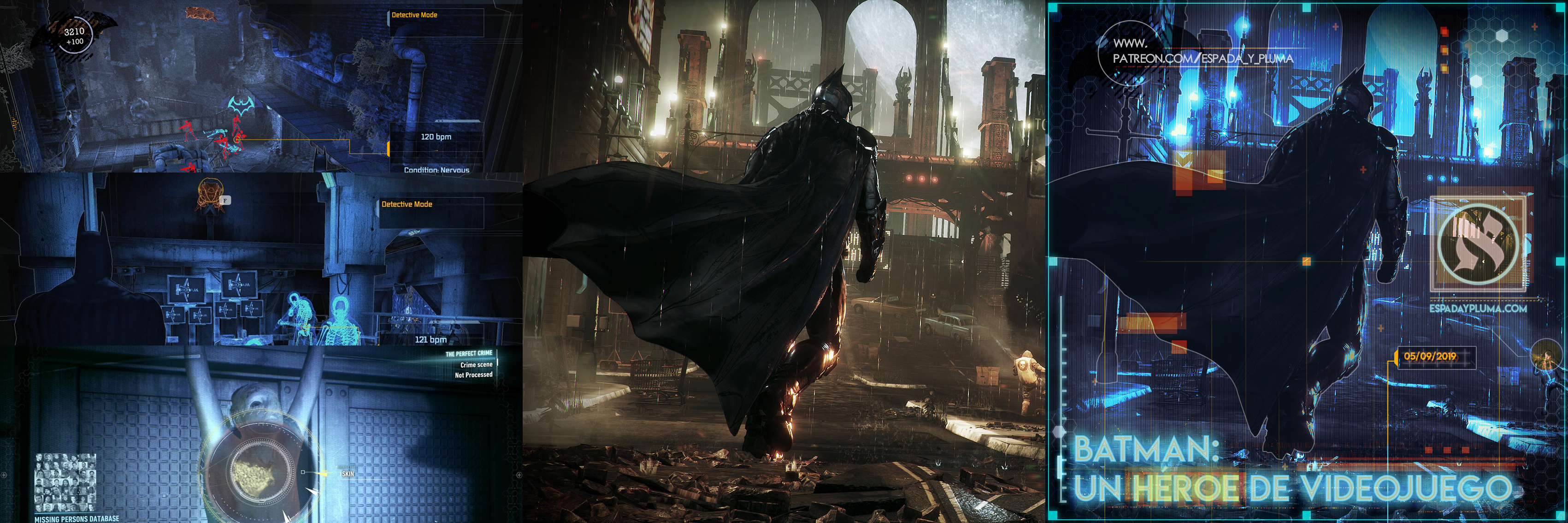The height and width of the screenshot is (523, 1568).
Task: Visit the espadaypluma.com link under the logo
Action: 1477,309
